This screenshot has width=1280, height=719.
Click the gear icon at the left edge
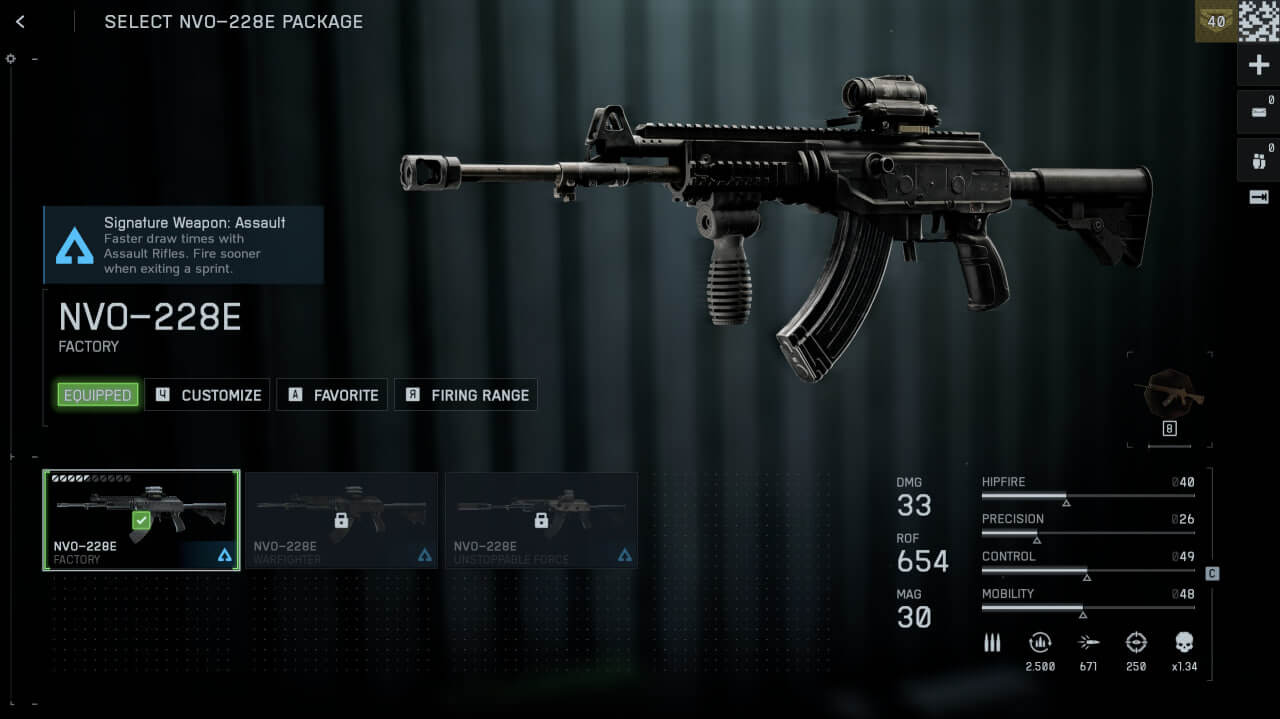(11, 59)
